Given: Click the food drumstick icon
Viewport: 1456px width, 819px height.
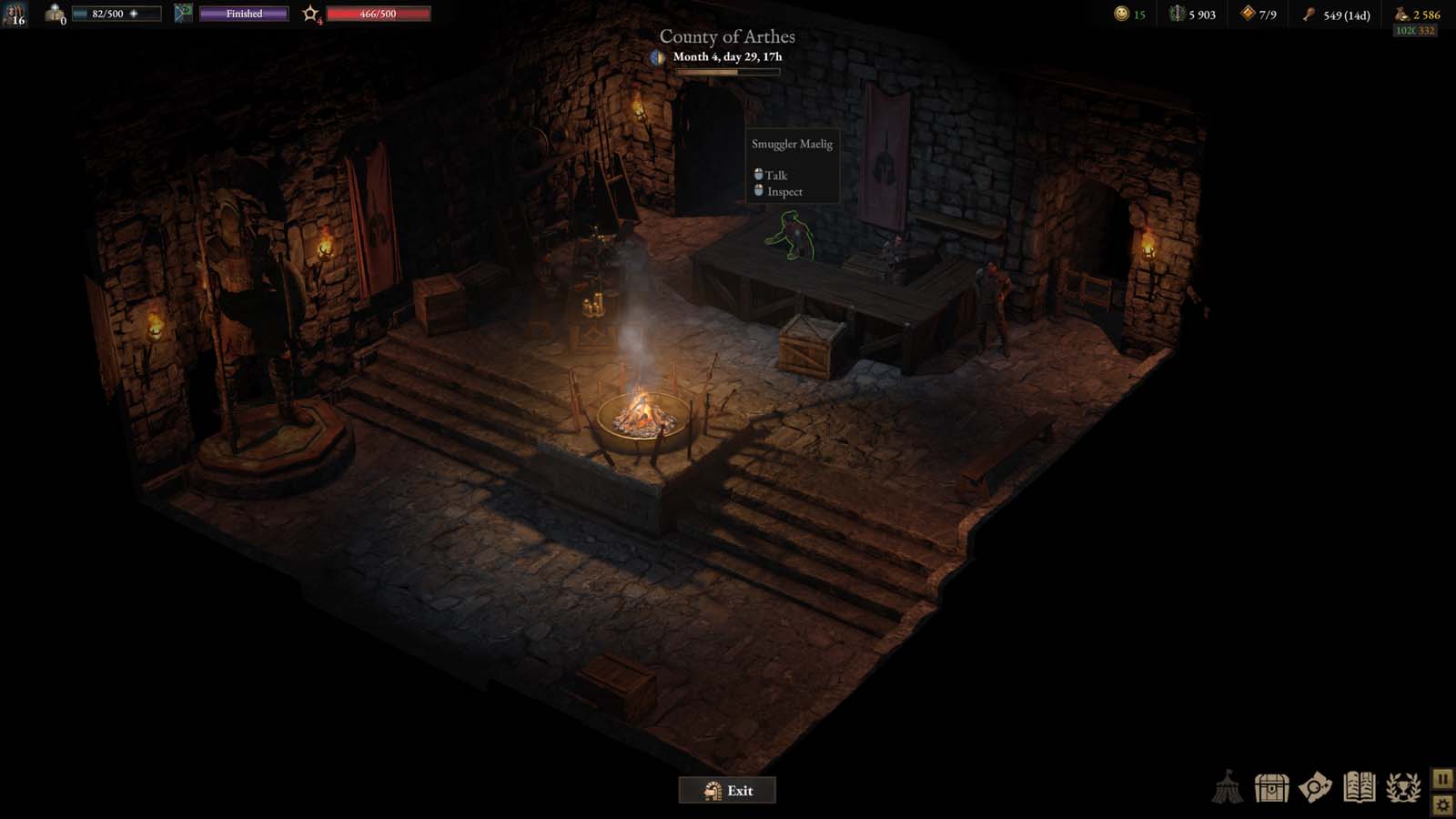Looking at the screenshot, I should pos(1309,14).
